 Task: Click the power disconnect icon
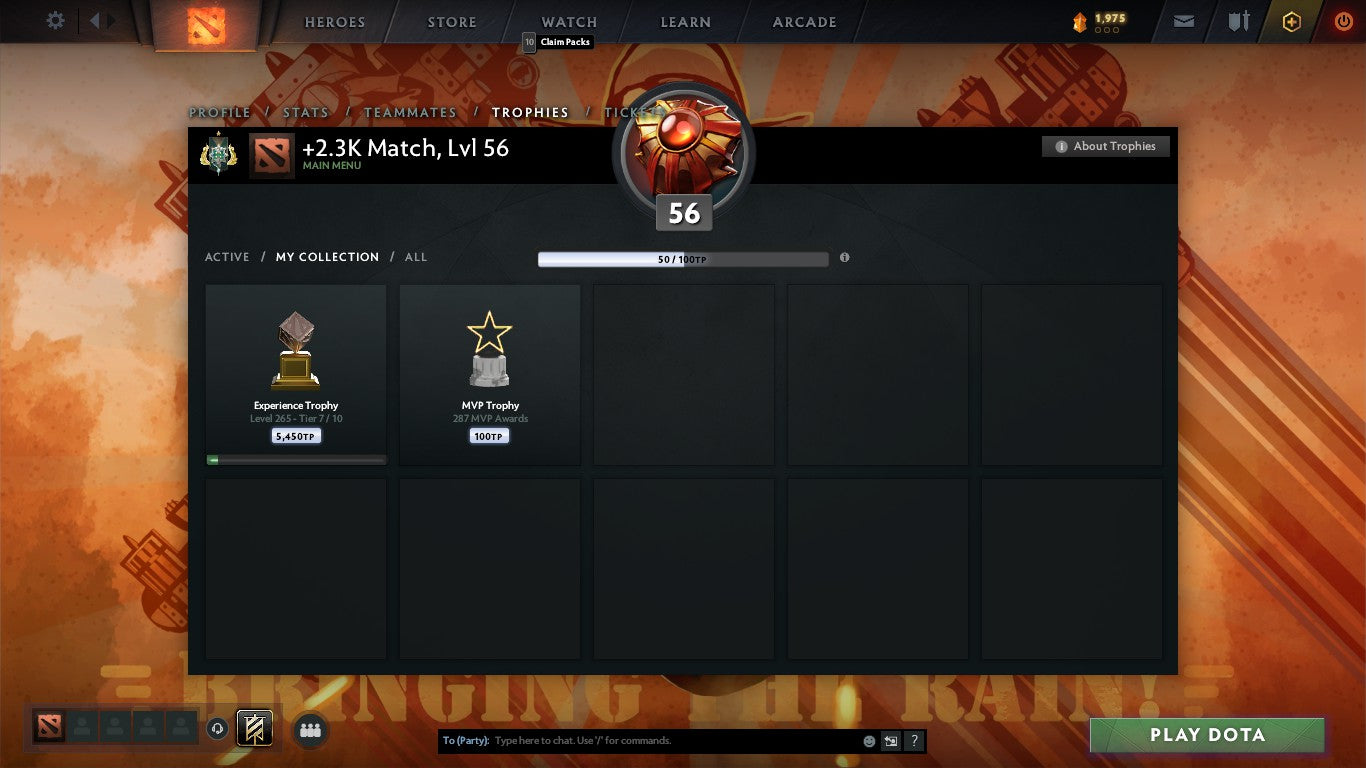[1342, 20]
